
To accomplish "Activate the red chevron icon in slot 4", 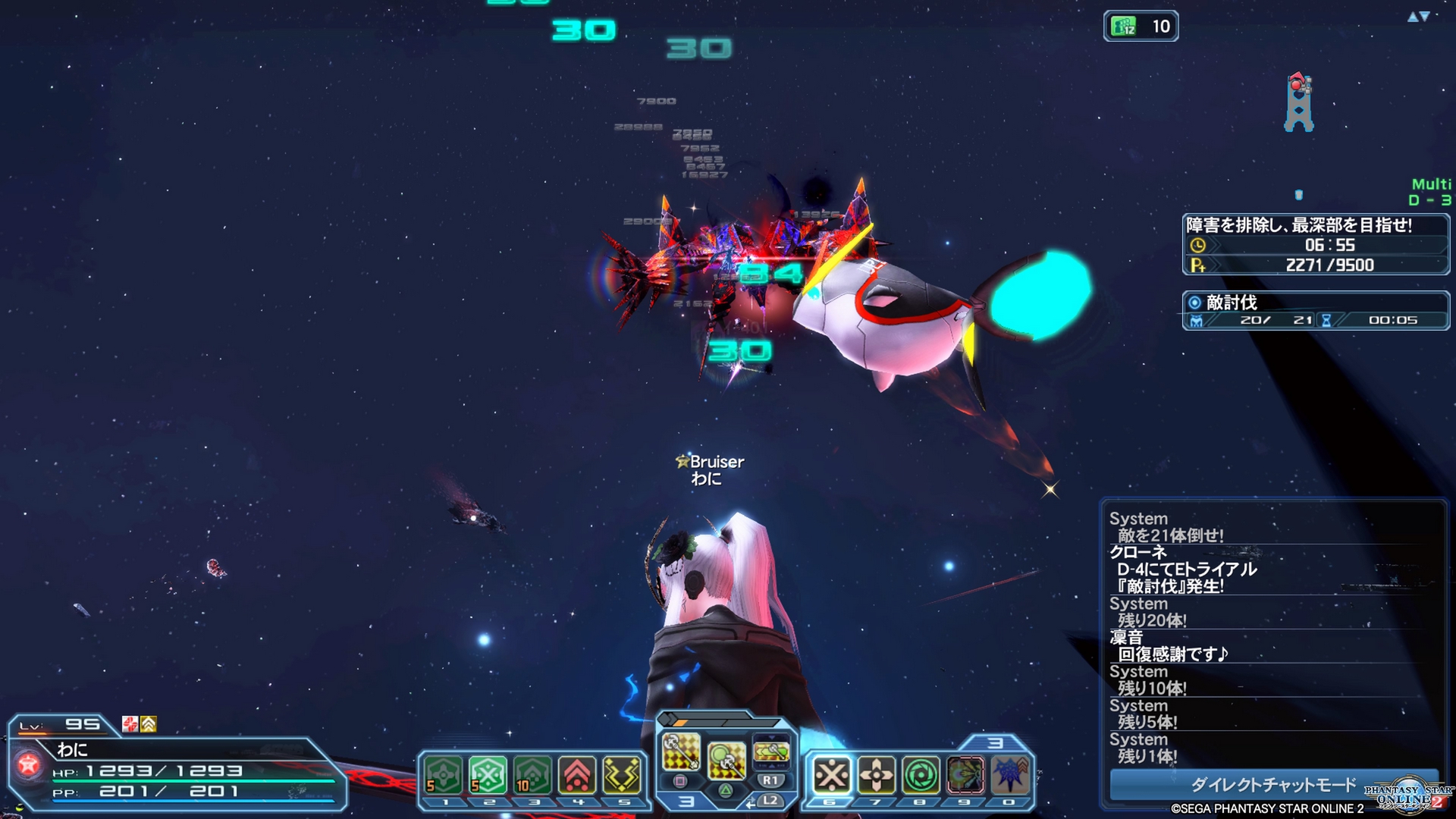I will tap(577, 775).
